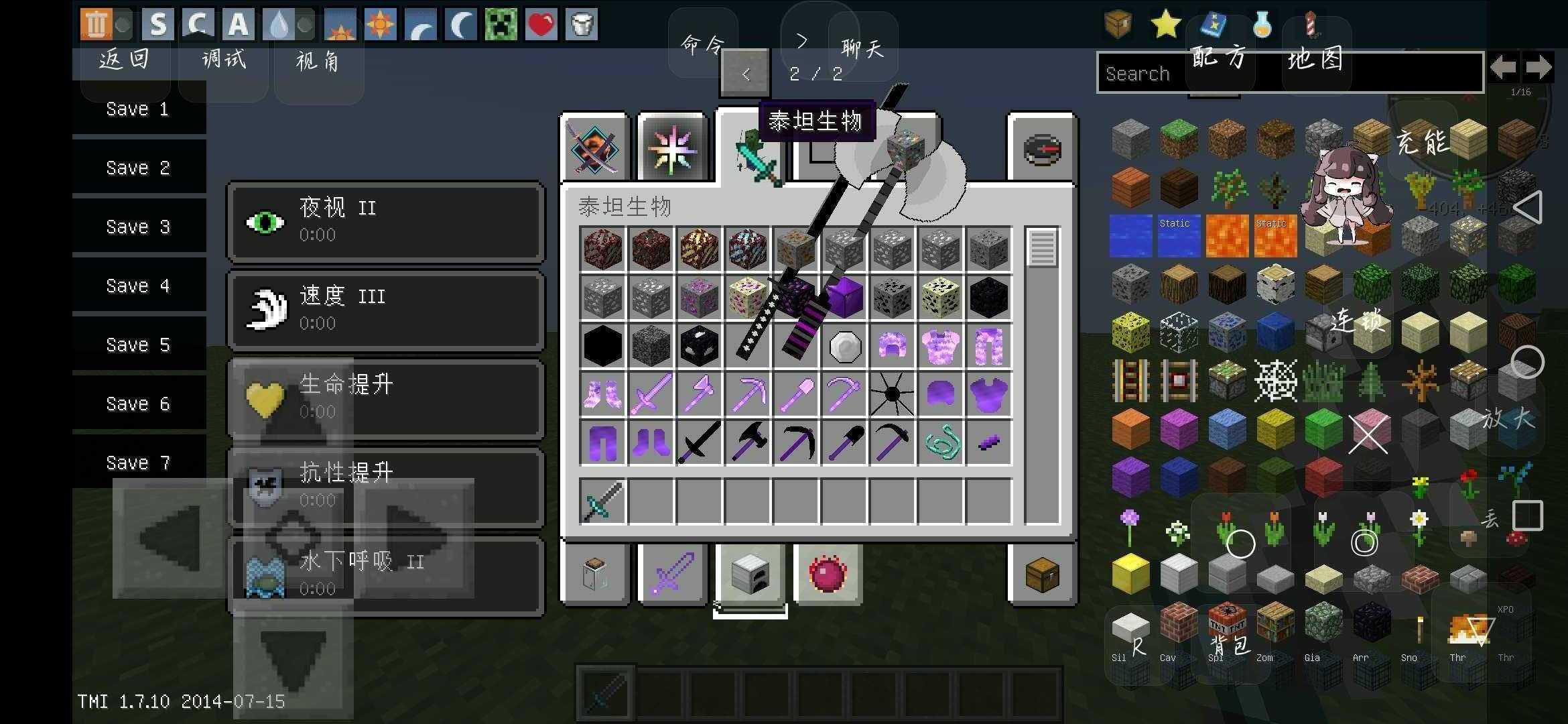Go to next TMI item page
Image resolution: width=1568 pixels, height=724 pixels.
pyautogui.click(x=1539, y=67)
